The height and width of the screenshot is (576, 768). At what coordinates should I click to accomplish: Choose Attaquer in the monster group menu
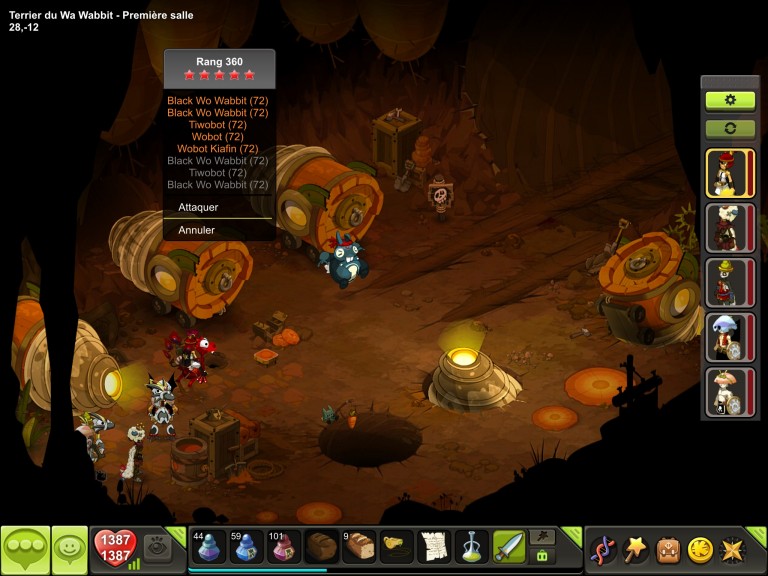198,207
